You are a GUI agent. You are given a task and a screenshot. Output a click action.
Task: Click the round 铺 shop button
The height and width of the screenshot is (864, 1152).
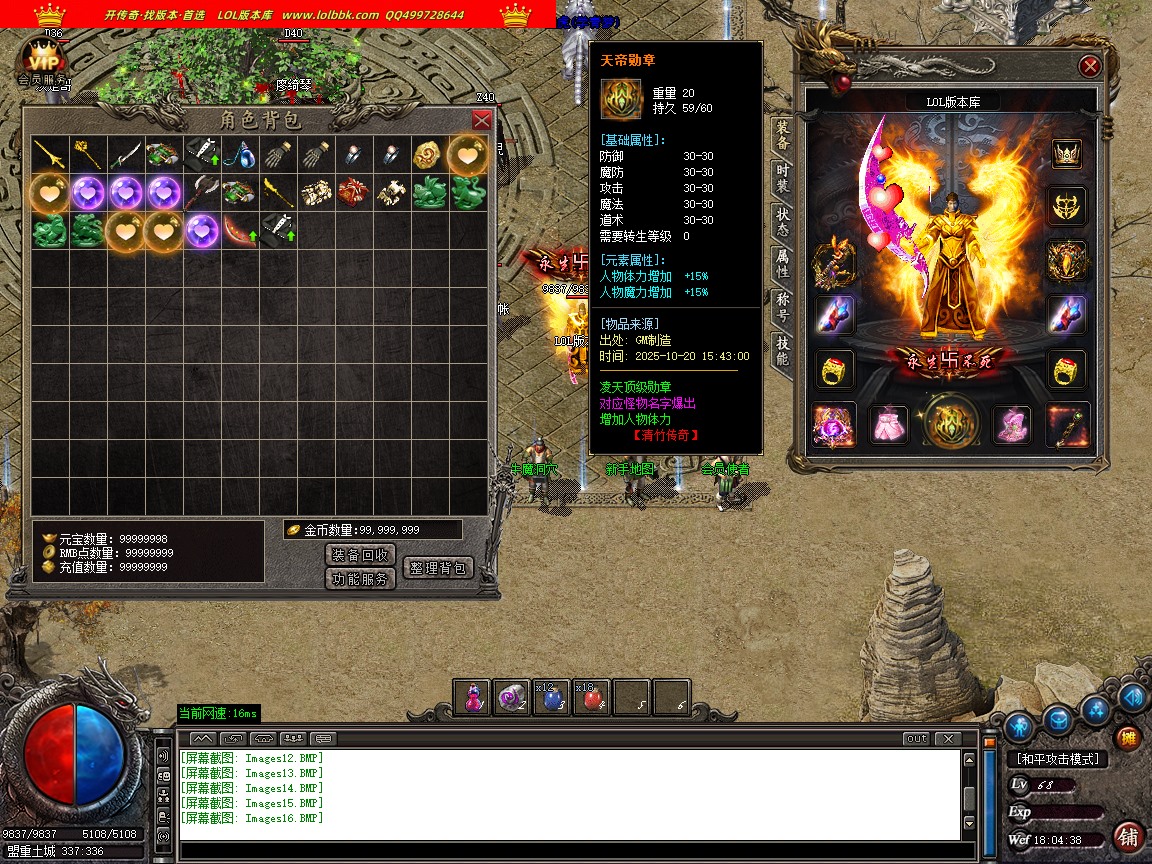point(1128,835)
